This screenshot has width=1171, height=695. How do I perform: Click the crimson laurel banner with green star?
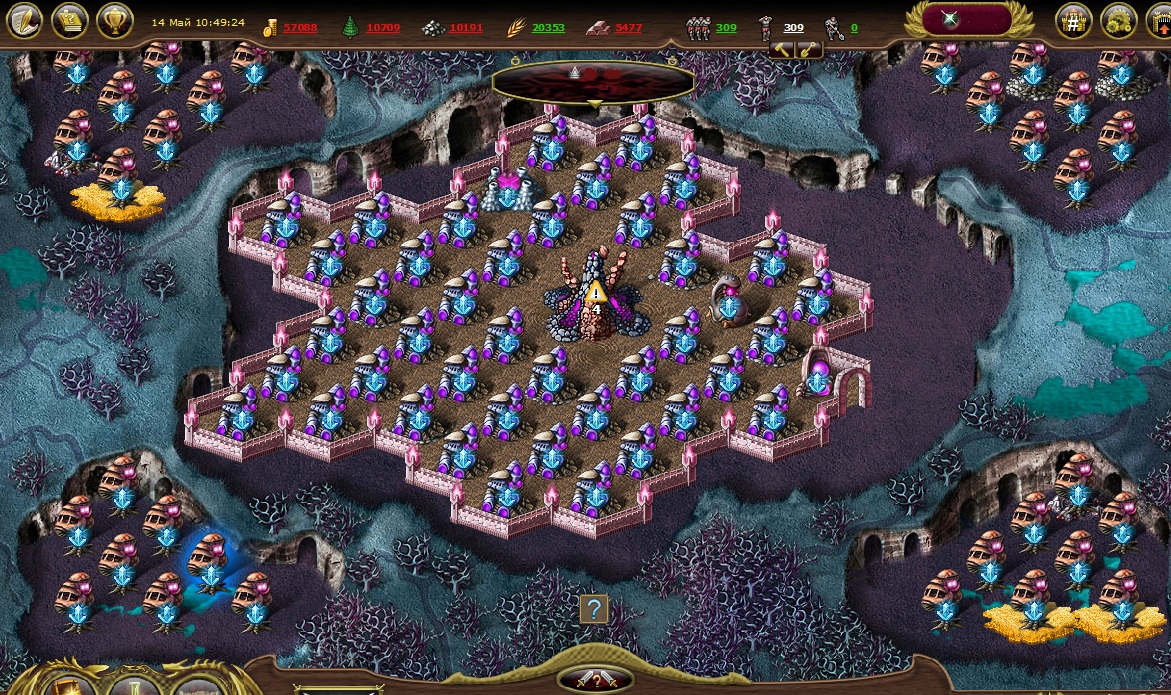(x=969, y=20)
